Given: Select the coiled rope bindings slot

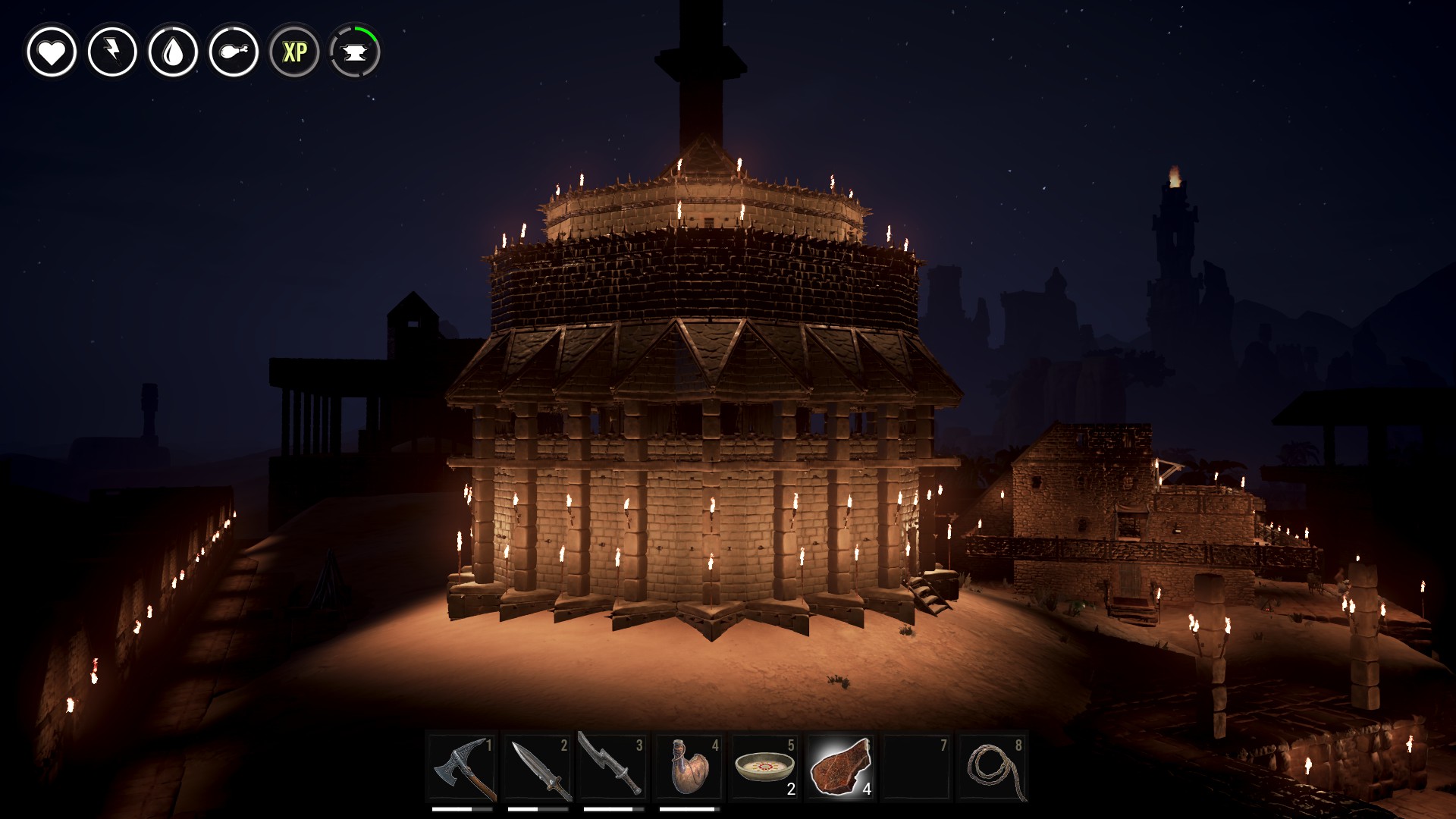Looking at the screenshot, I should click(992, 767).
